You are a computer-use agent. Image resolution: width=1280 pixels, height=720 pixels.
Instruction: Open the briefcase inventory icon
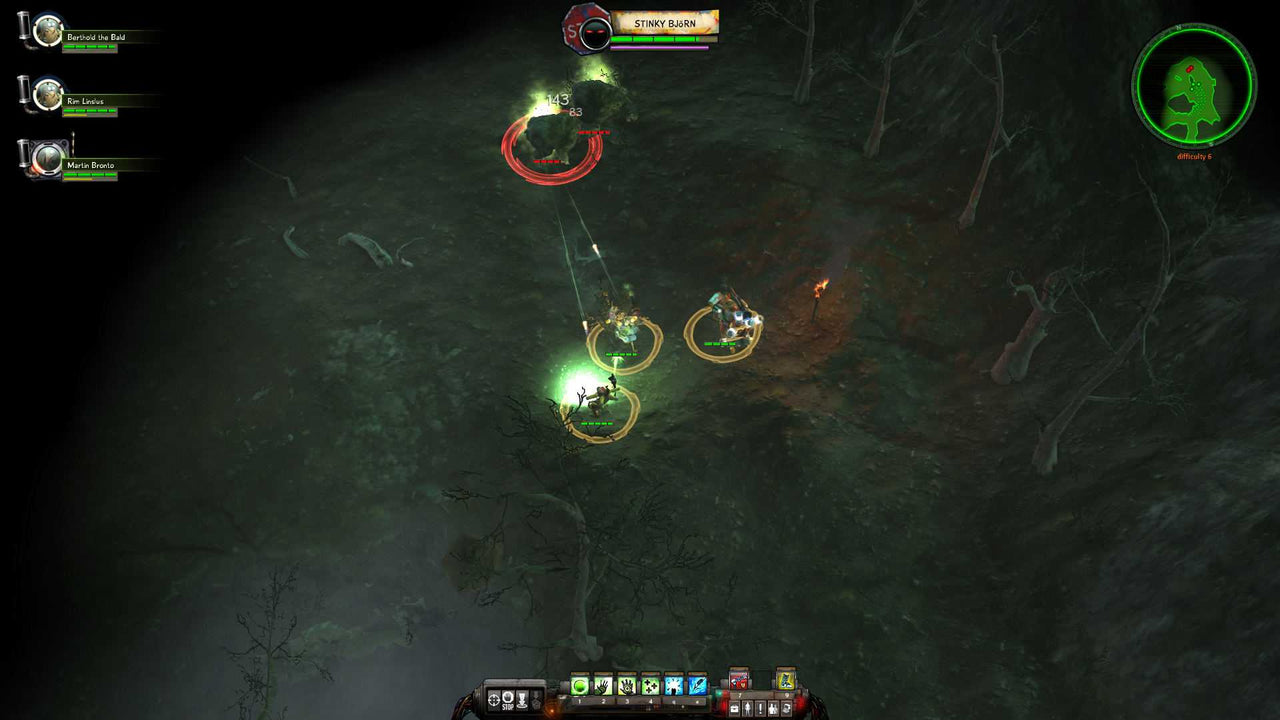pyautogui.click(x=735, y=708)
